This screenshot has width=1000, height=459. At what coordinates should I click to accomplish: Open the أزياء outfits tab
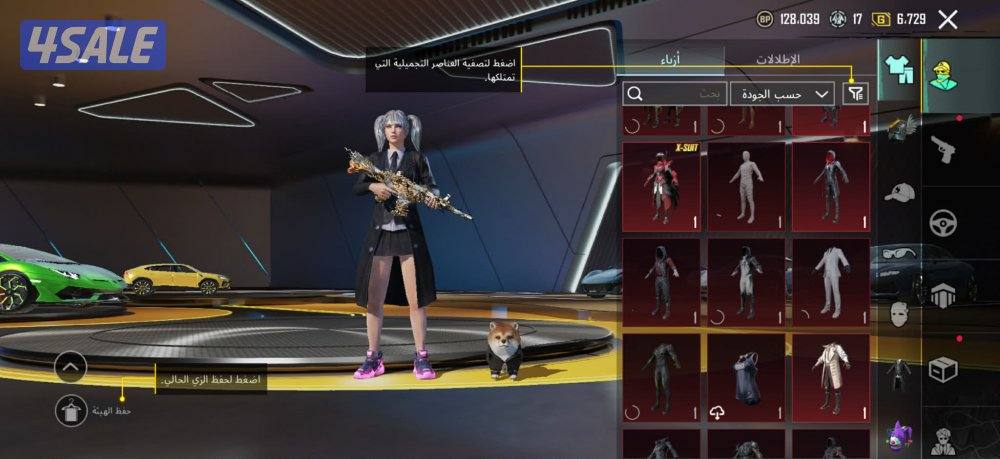[671, 60]
